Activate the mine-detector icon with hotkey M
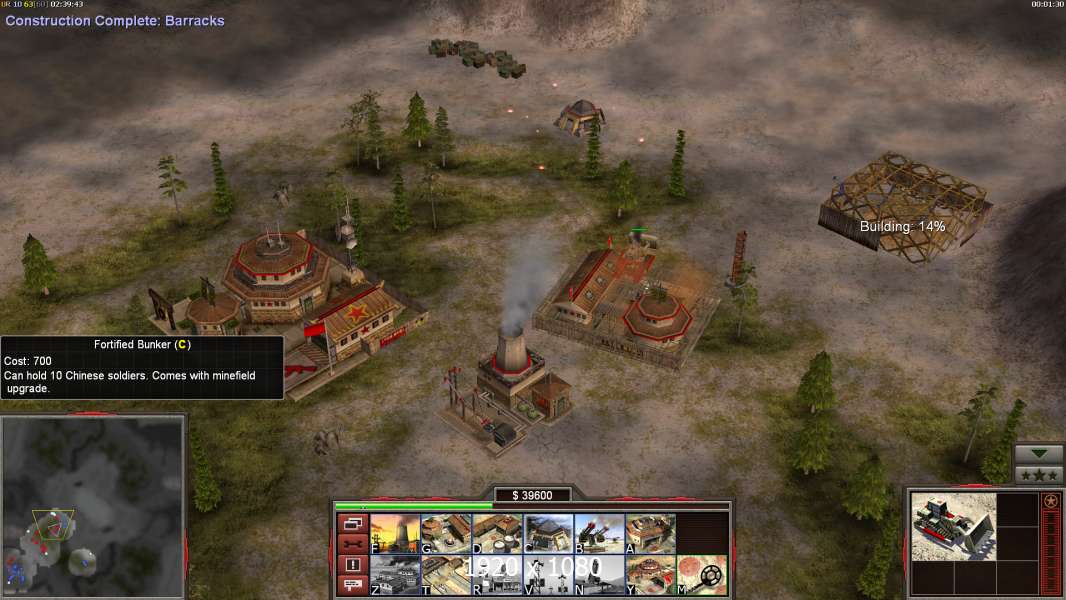 click(701, 575)
